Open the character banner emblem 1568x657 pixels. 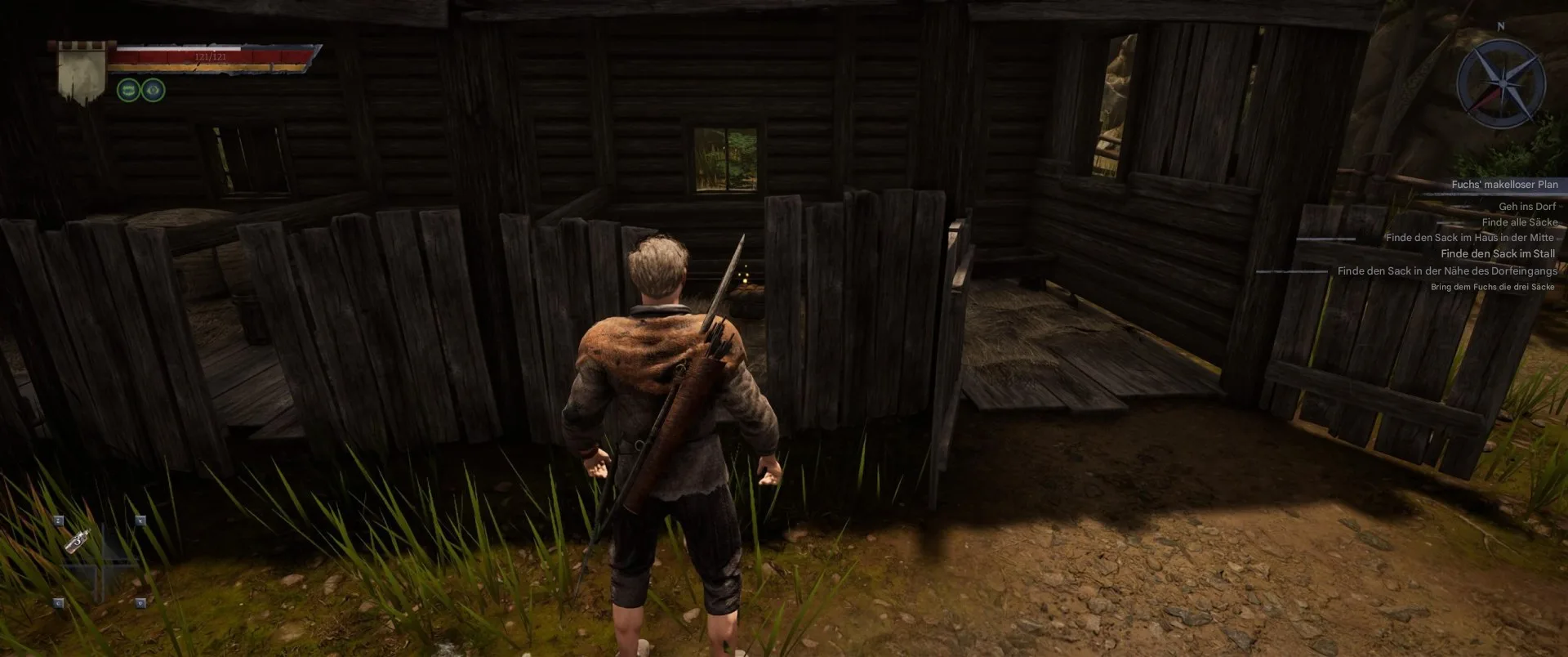[x=82, y=72]
